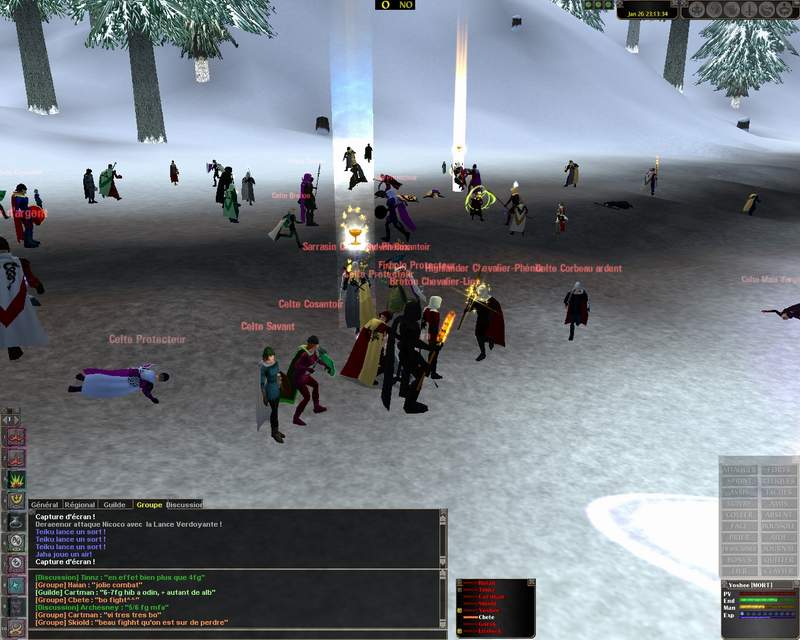Activate the green starburst hotbar ability
800x640 pixels.
[x=17, y=479]
